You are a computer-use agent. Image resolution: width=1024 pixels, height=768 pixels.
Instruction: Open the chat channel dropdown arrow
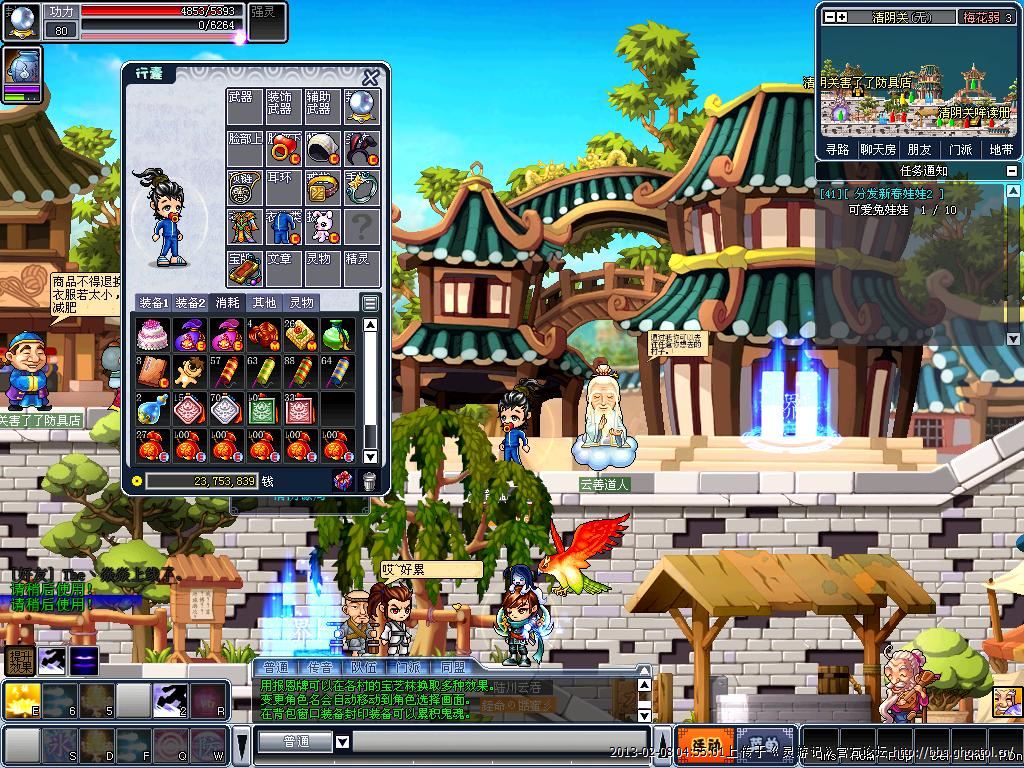(x=342, y=742)
